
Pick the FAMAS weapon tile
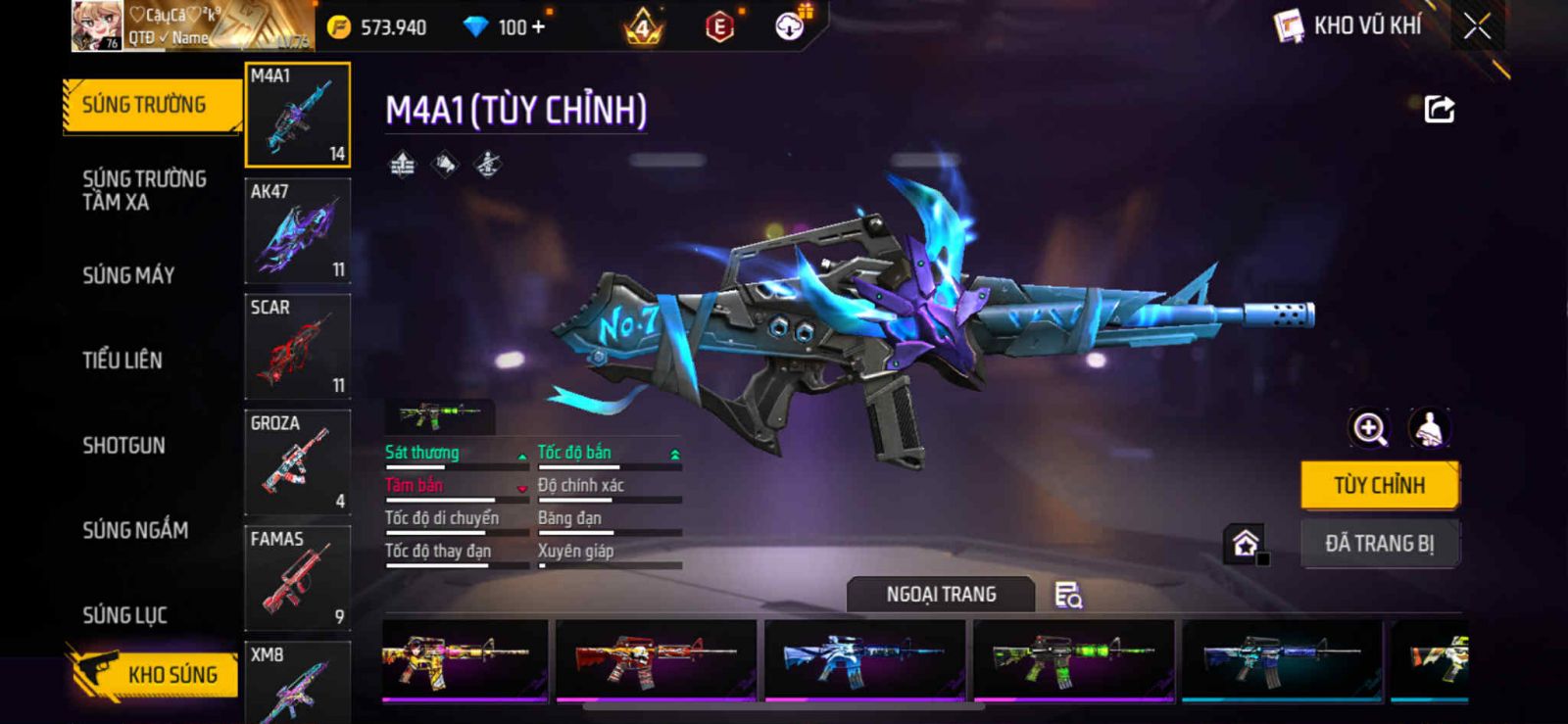[297, 578]
